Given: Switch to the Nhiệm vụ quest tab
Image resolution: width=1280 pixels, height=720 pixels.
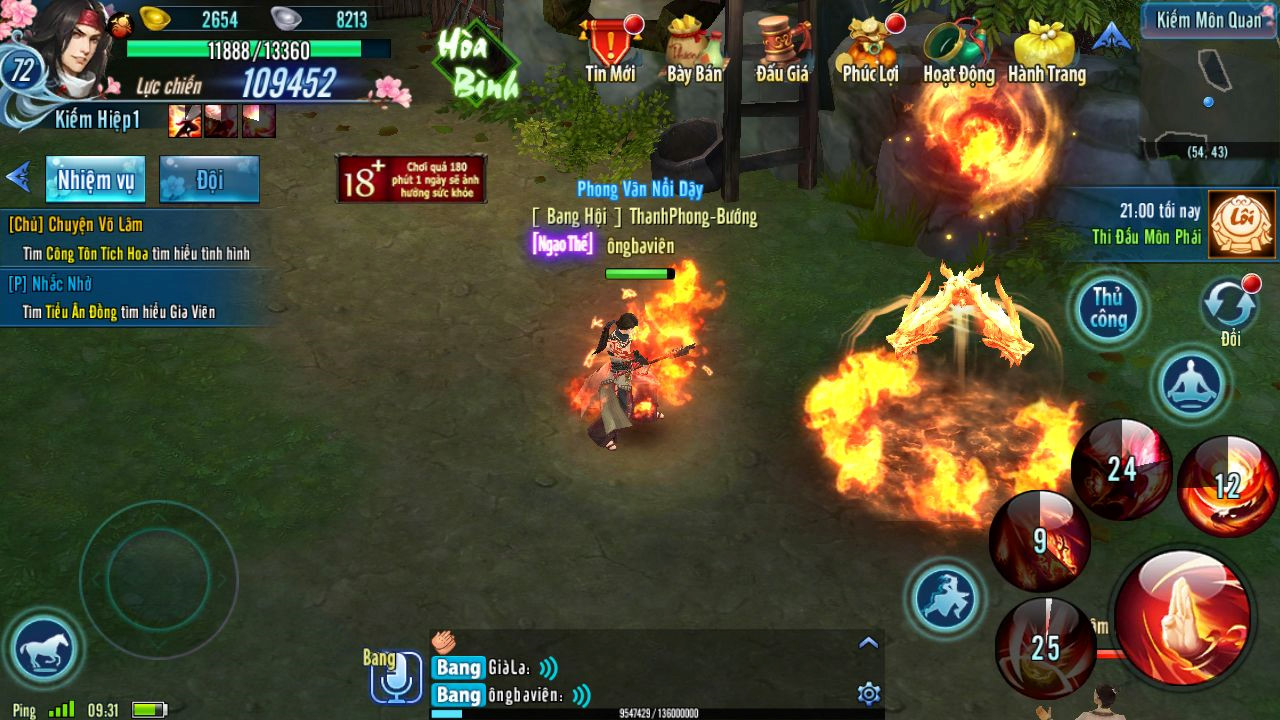Looking at the screenshot, I should (95, 180).
